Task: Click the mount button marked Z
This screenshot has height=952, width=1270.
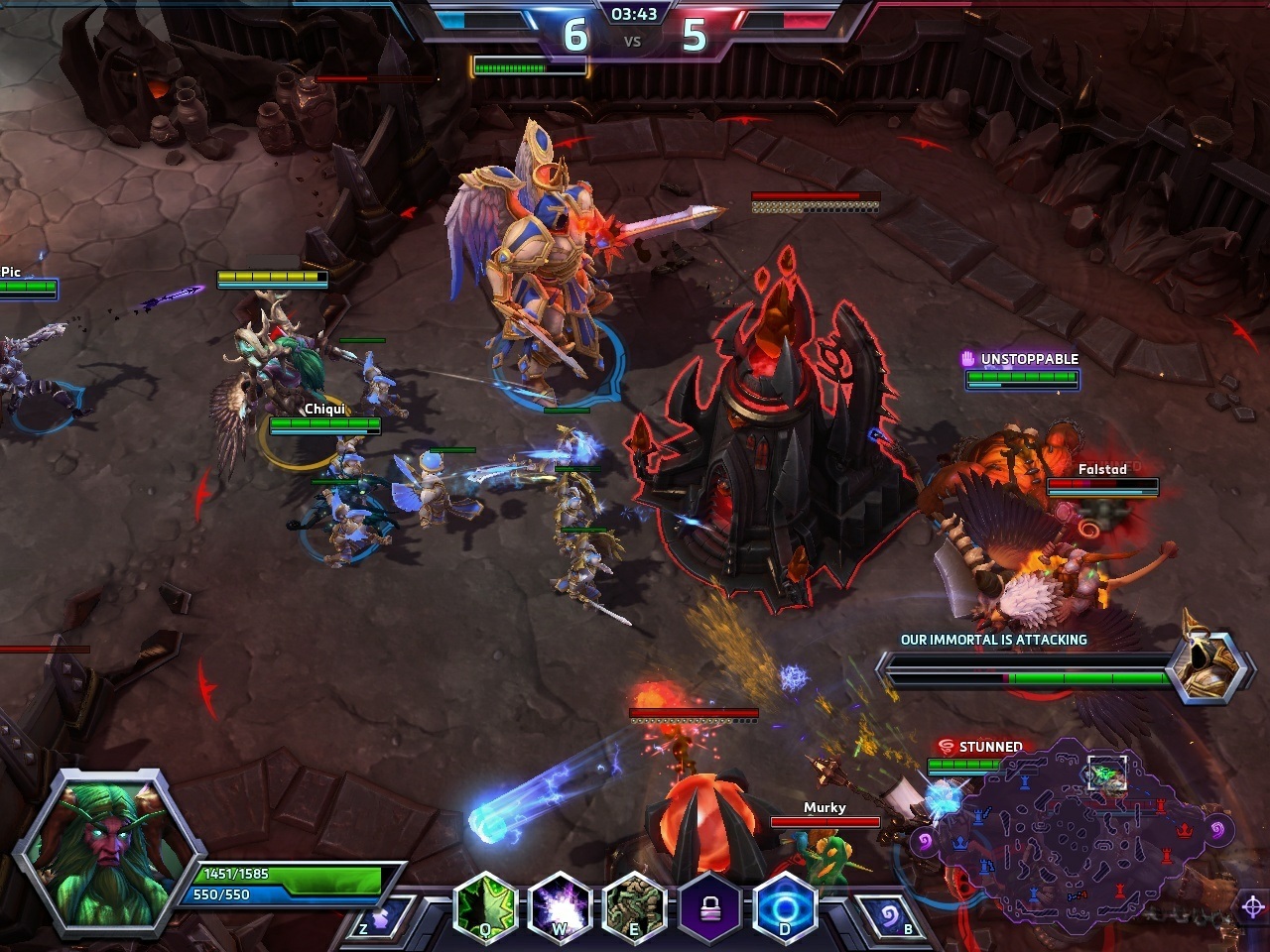Action: click(x=382, y=916)
